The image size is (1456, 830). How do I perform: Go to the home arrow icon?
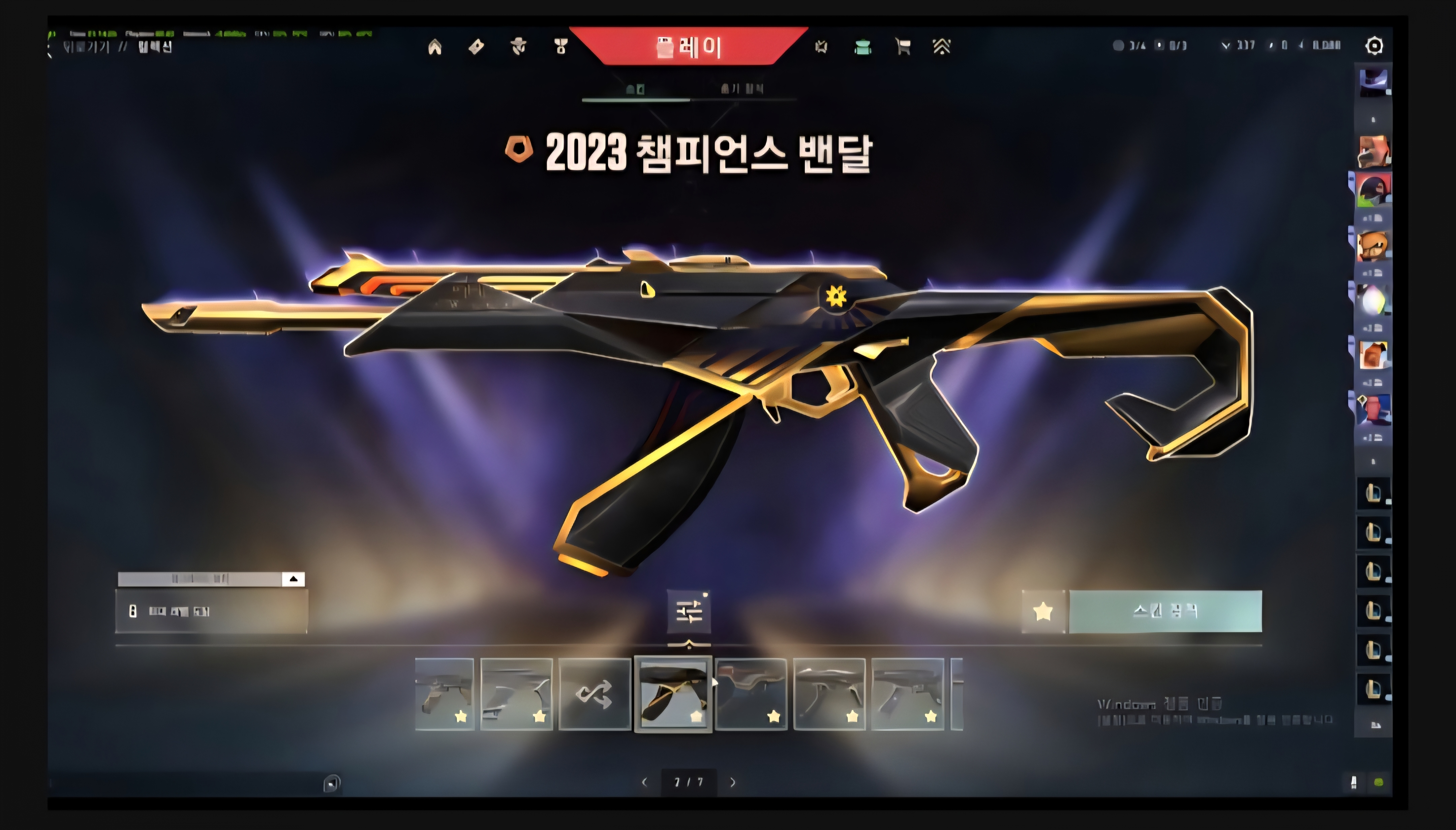coord(434,47)
